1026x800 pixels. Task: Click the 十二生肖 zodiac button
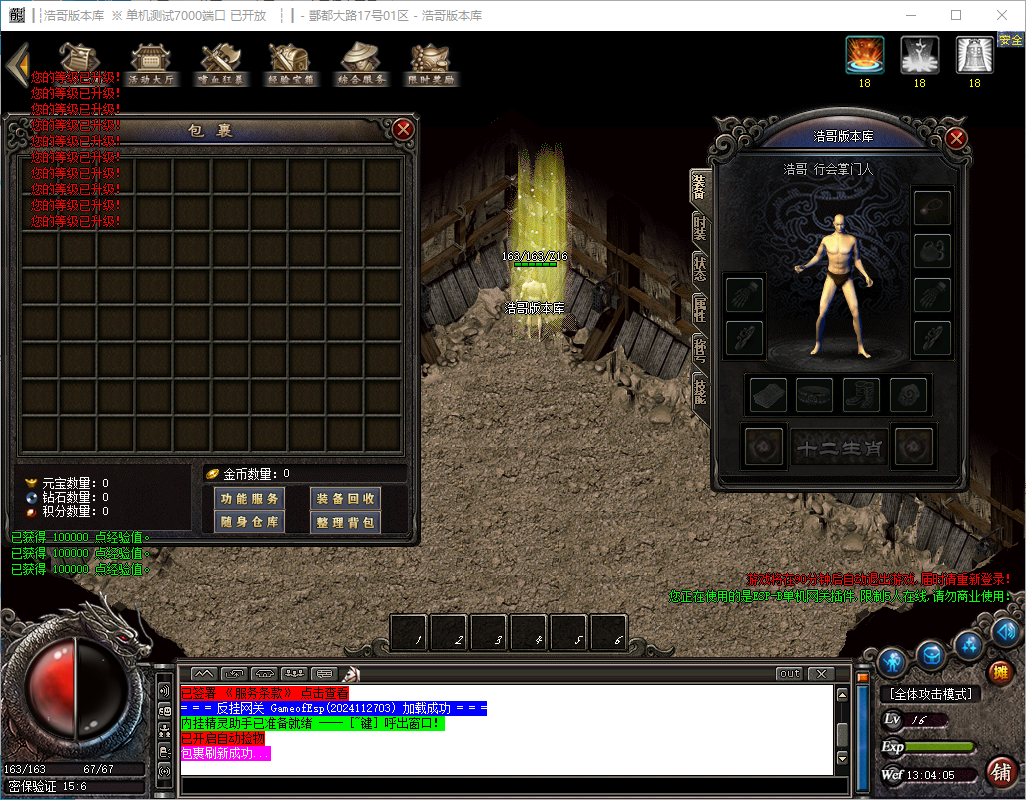(840, 449)
